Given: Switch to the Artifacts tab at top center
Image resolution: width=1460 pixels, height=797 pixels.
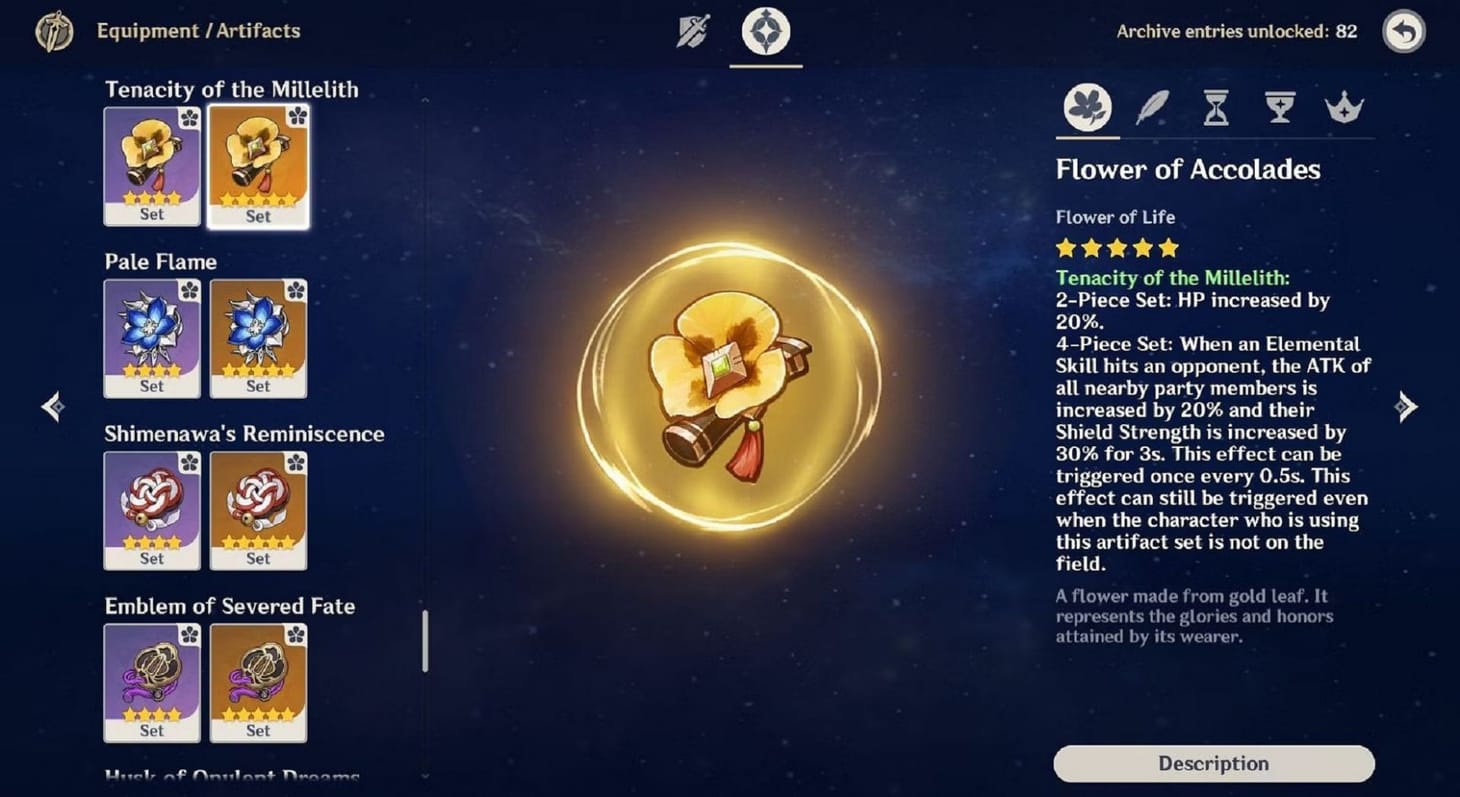Looking at the screenshot, I should (766, 31).
